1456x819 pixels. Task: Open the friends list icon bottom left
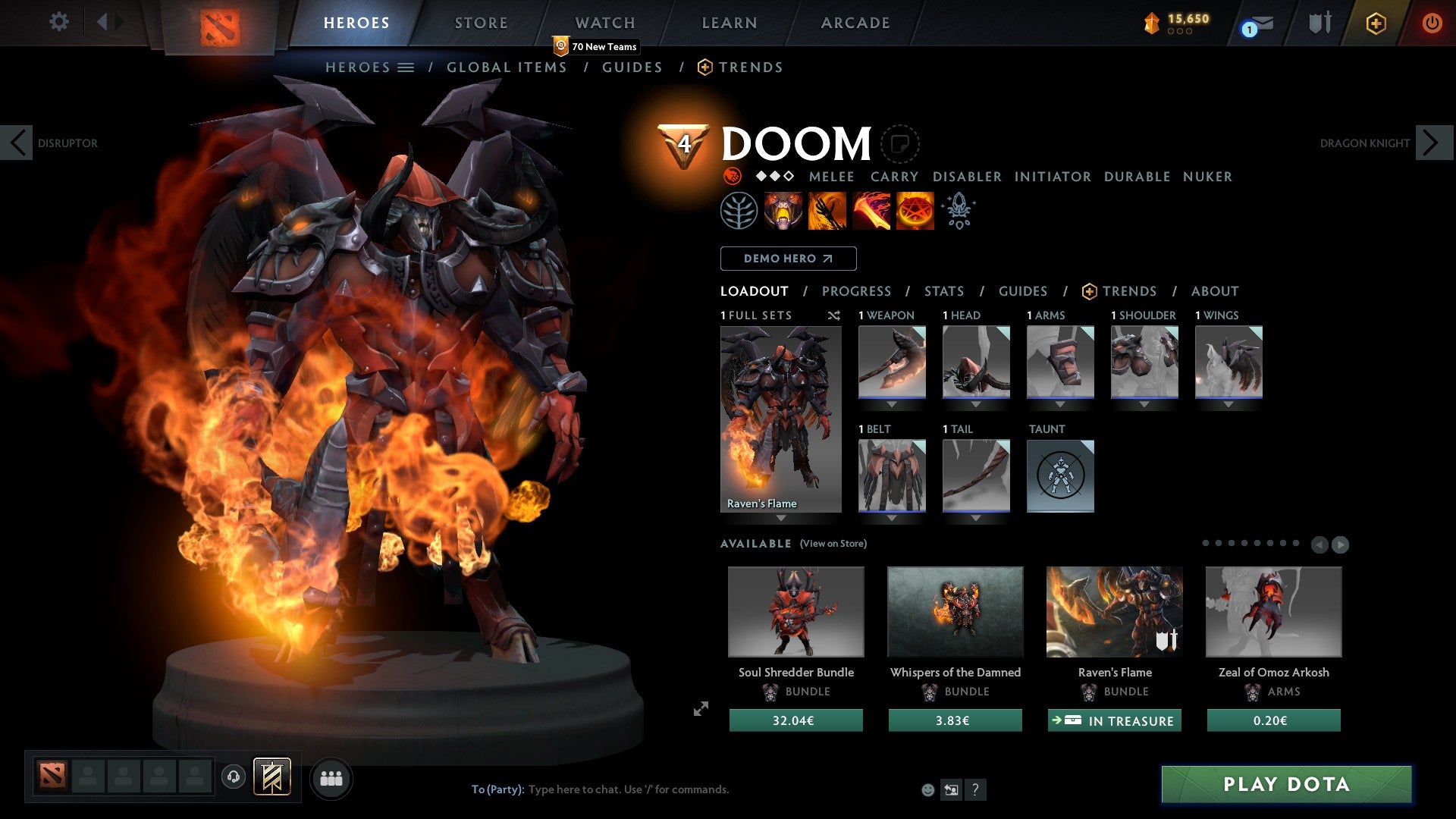tap(331, 778)
